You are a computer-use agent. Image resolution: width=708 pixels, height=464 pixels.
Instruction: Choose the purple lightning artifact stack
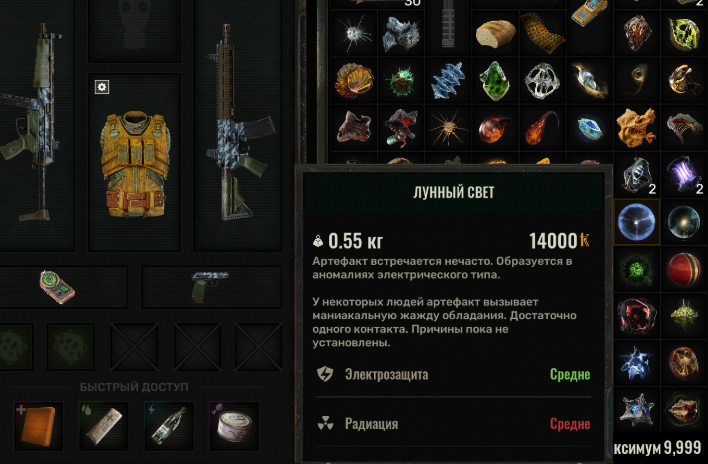(x=685, y=175)
